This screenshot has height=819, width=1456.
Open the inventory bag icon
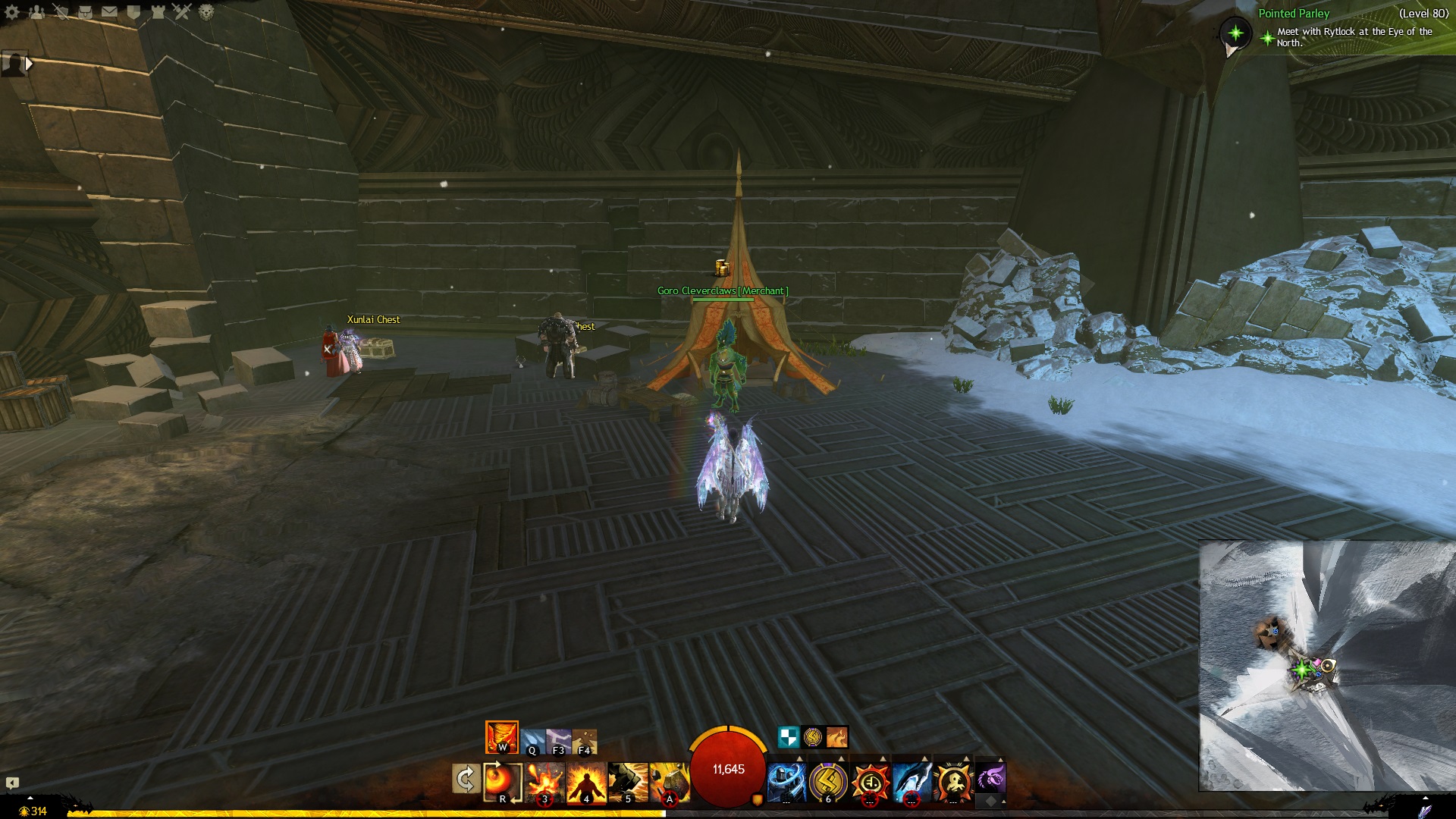(x=85, y=11)
